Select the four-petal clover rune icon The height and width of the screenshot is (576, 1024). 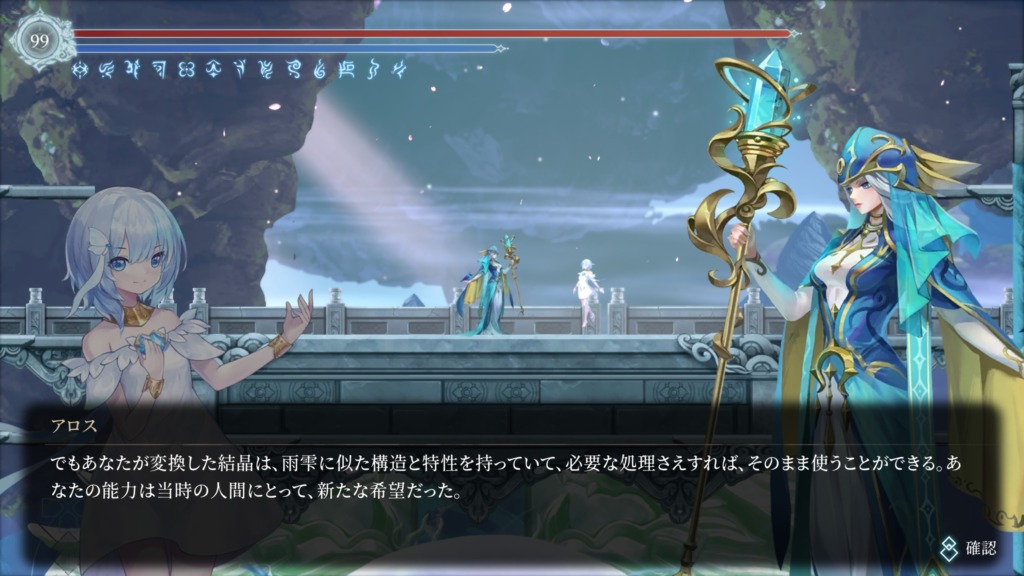tap(186, 69)
